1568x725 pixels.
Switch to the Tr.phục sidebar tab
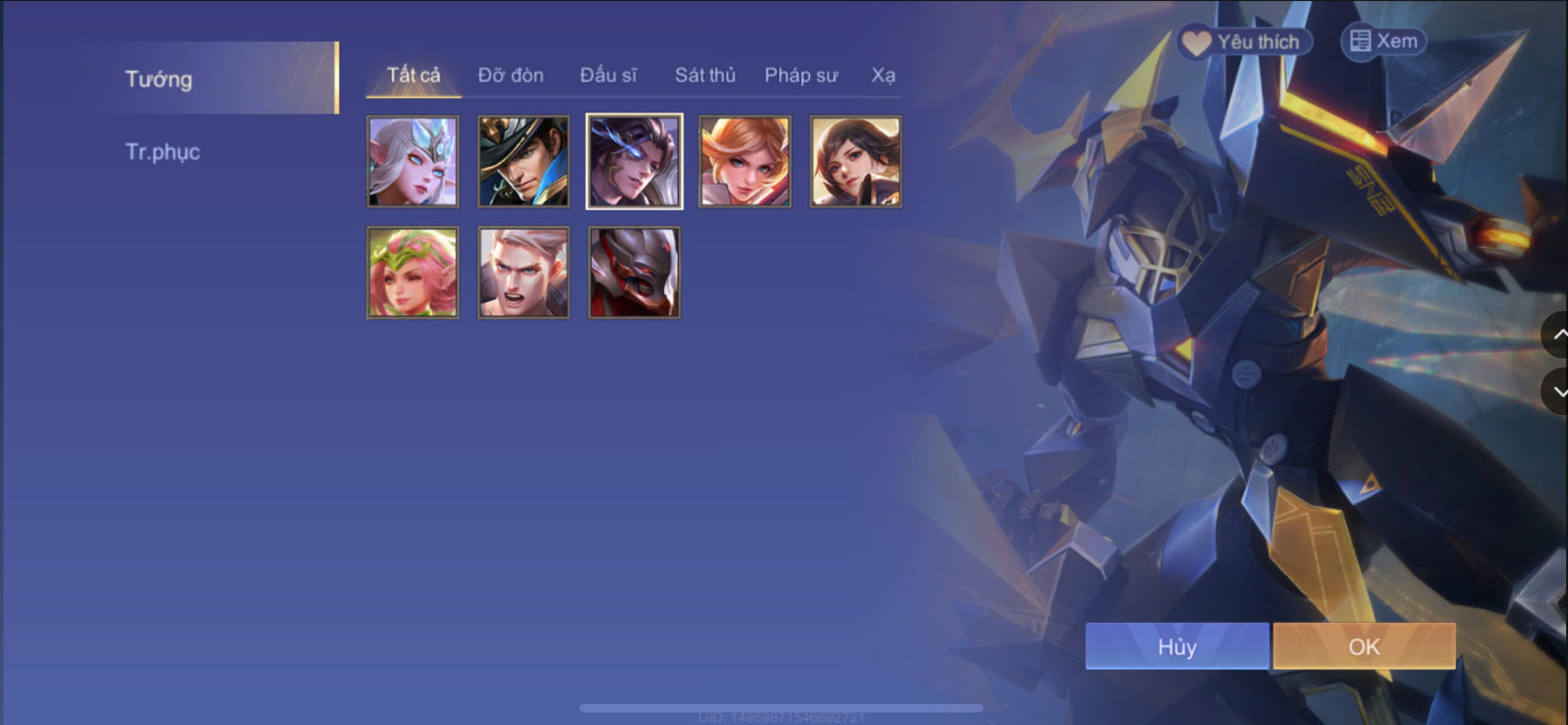click(162, 151)
